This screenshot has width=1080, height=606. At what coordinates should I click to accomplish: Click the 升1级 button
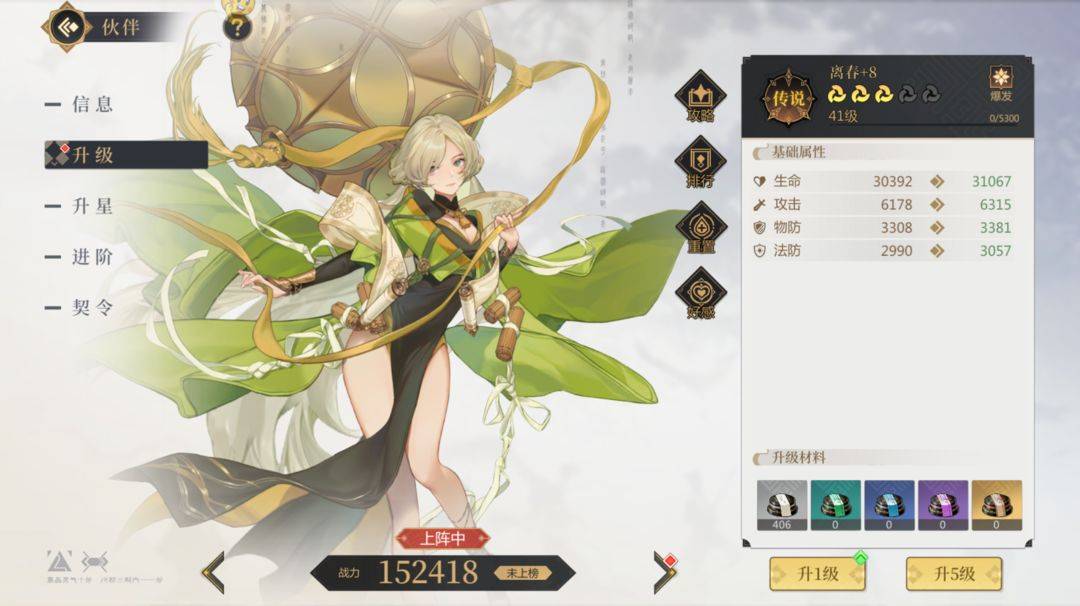tap(817, 574)
